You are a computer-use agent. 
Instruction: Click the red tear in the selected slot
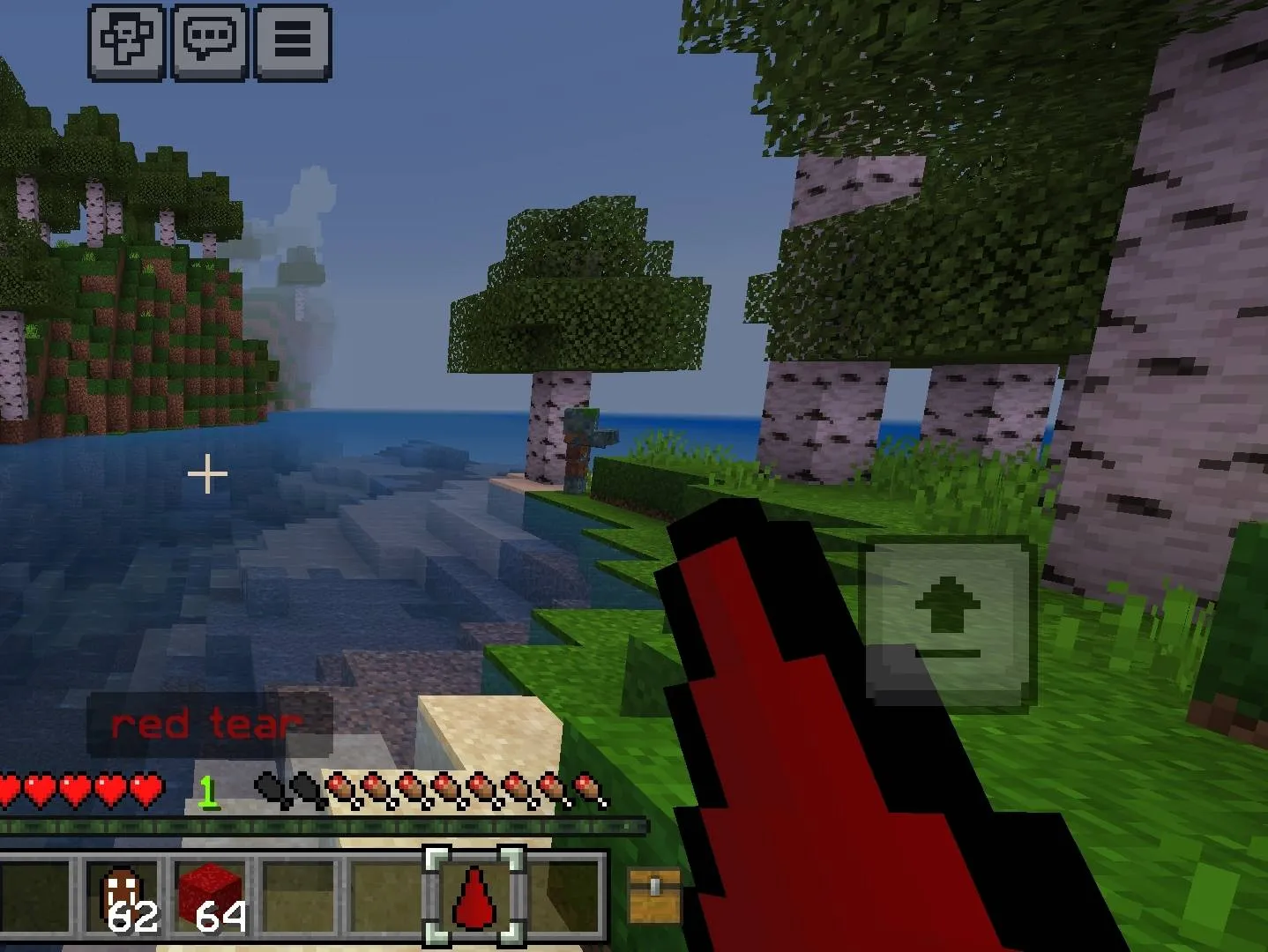tap(476, 899)
